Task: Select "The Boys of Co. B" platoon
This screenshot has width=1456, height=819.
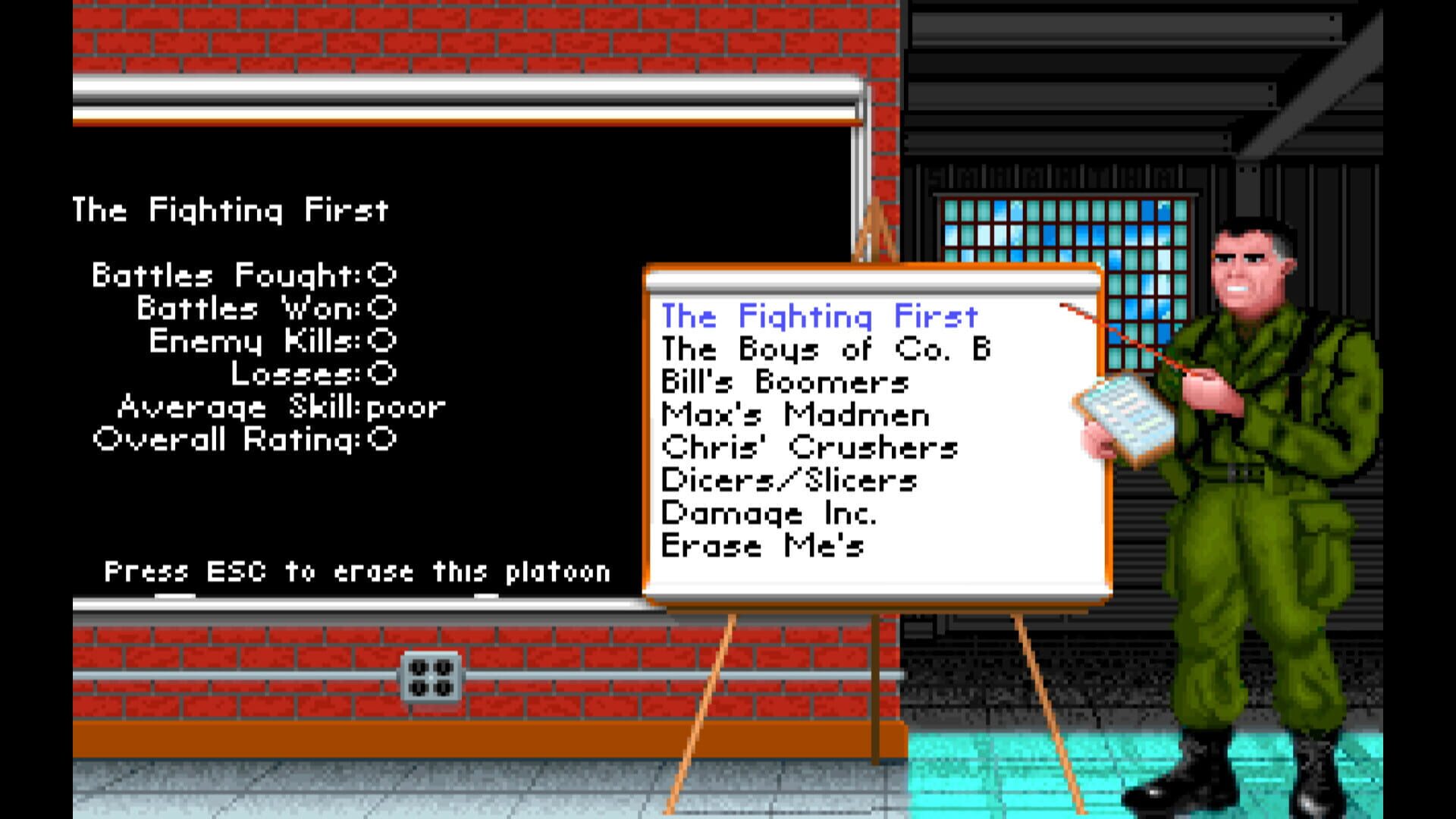Action: [x=827, y=350]
